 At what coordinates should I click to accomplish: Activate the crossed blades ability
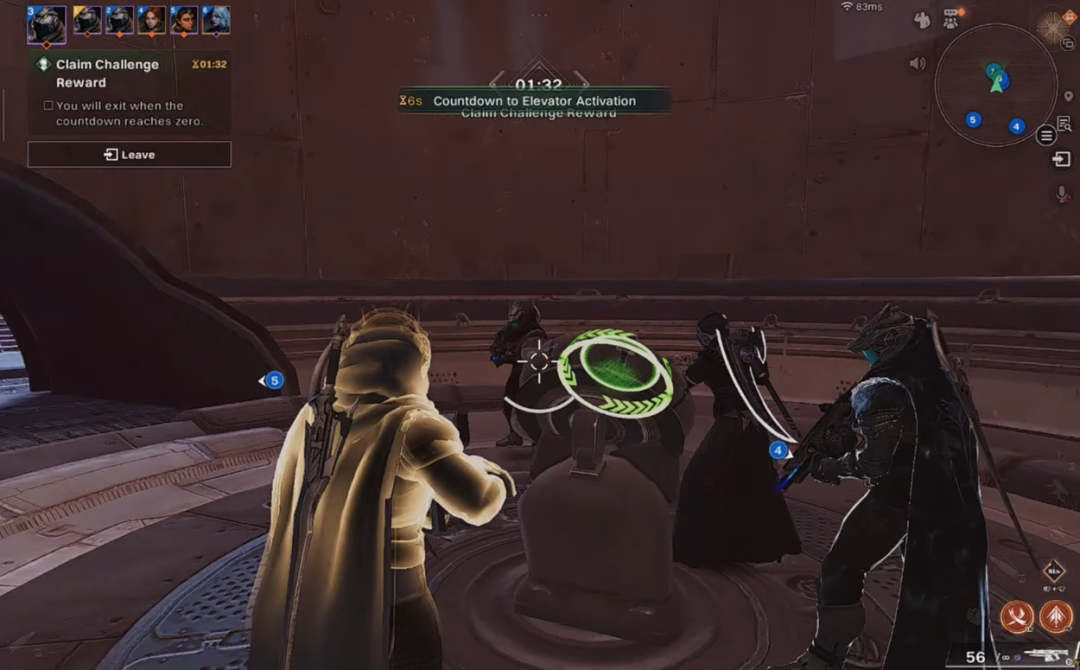(x=1017, y=616)
